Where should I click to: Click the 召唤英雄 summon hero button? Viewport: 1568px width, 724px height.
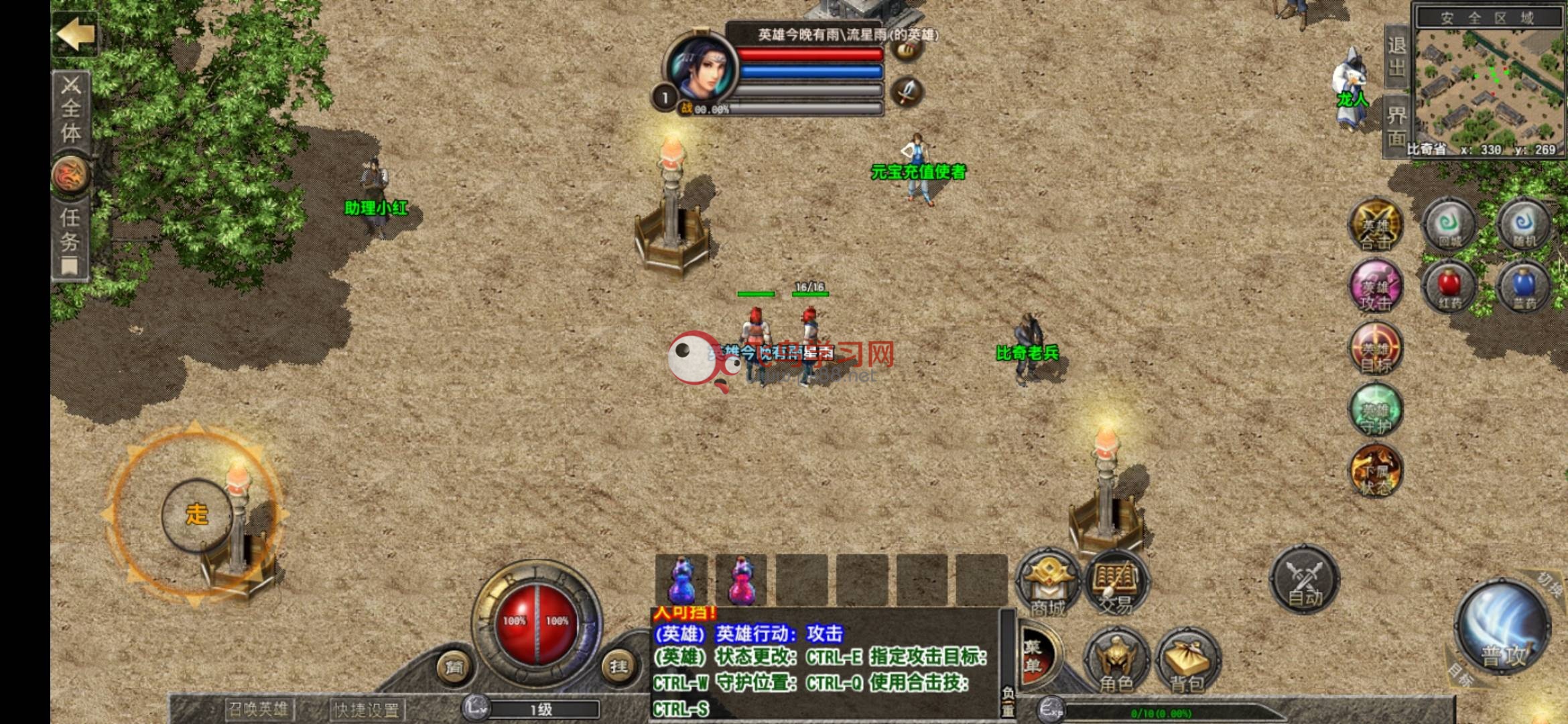click(x=258, y=709)
